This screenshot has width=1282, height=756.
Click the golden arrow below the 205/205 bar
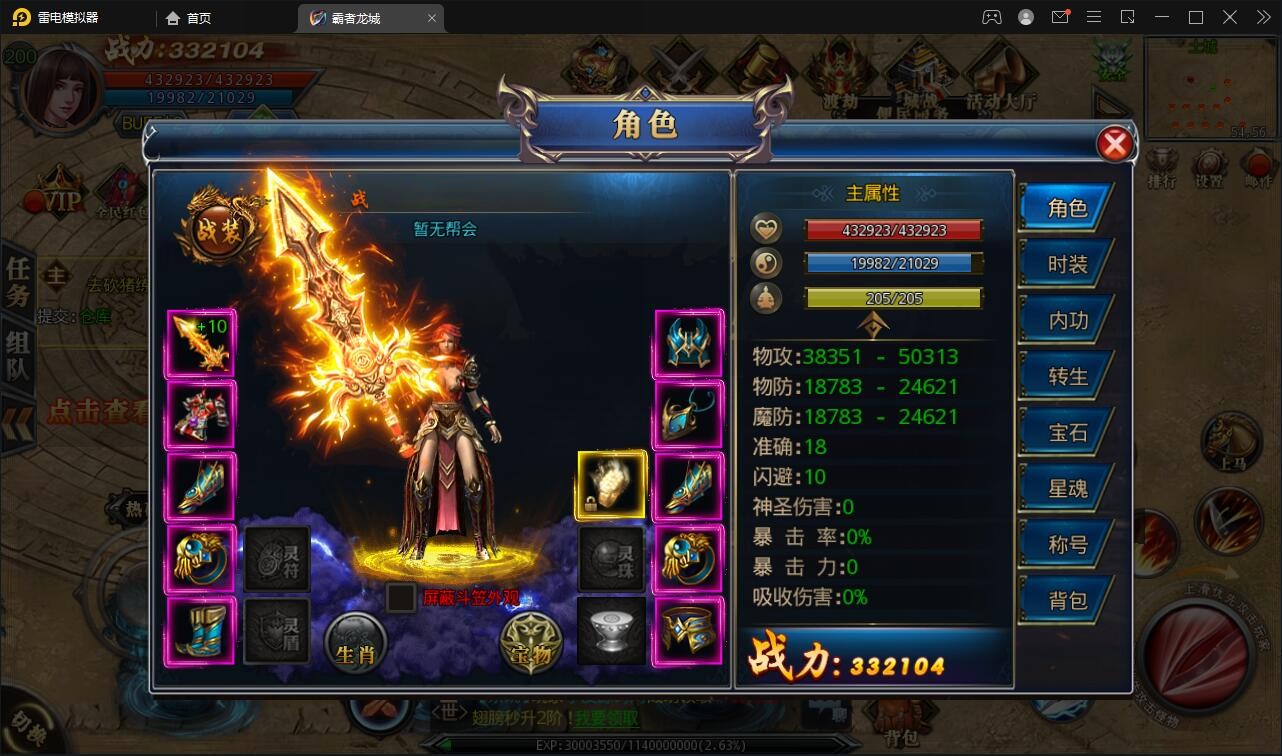pos(874,323)
